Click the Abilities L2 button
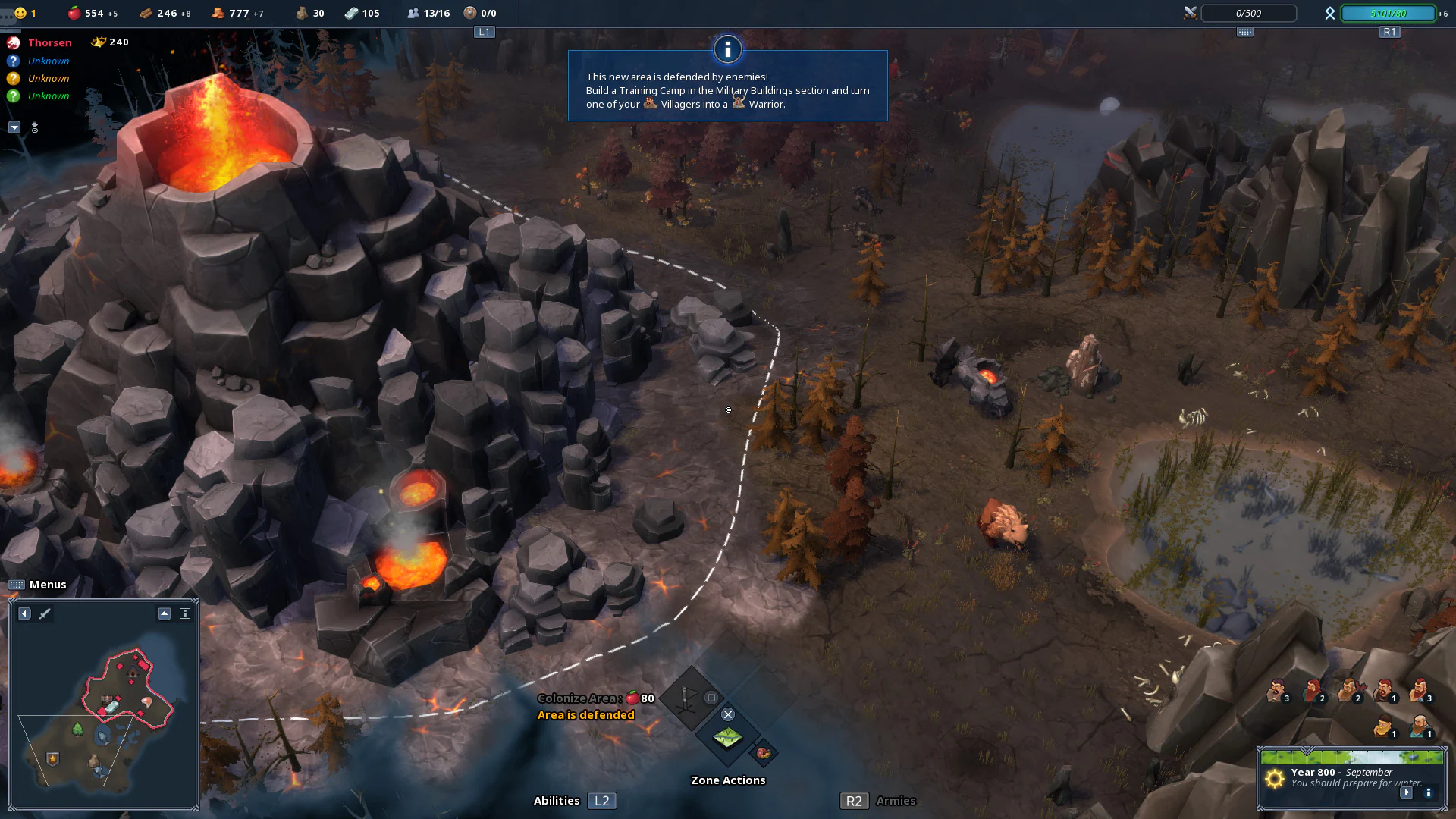The height and width of the screenshot is (819, 1456). [x=601, y=800]
